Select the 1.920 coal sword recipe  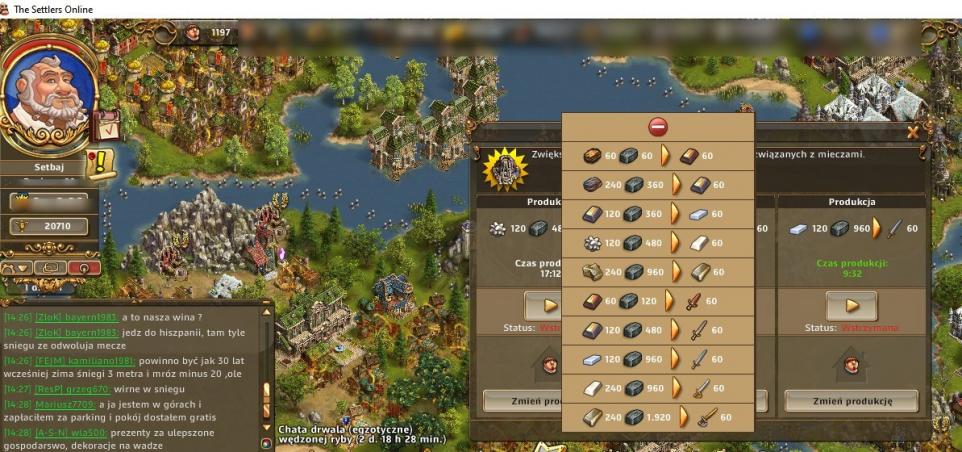pyautogui.click(x=657, y=417)
